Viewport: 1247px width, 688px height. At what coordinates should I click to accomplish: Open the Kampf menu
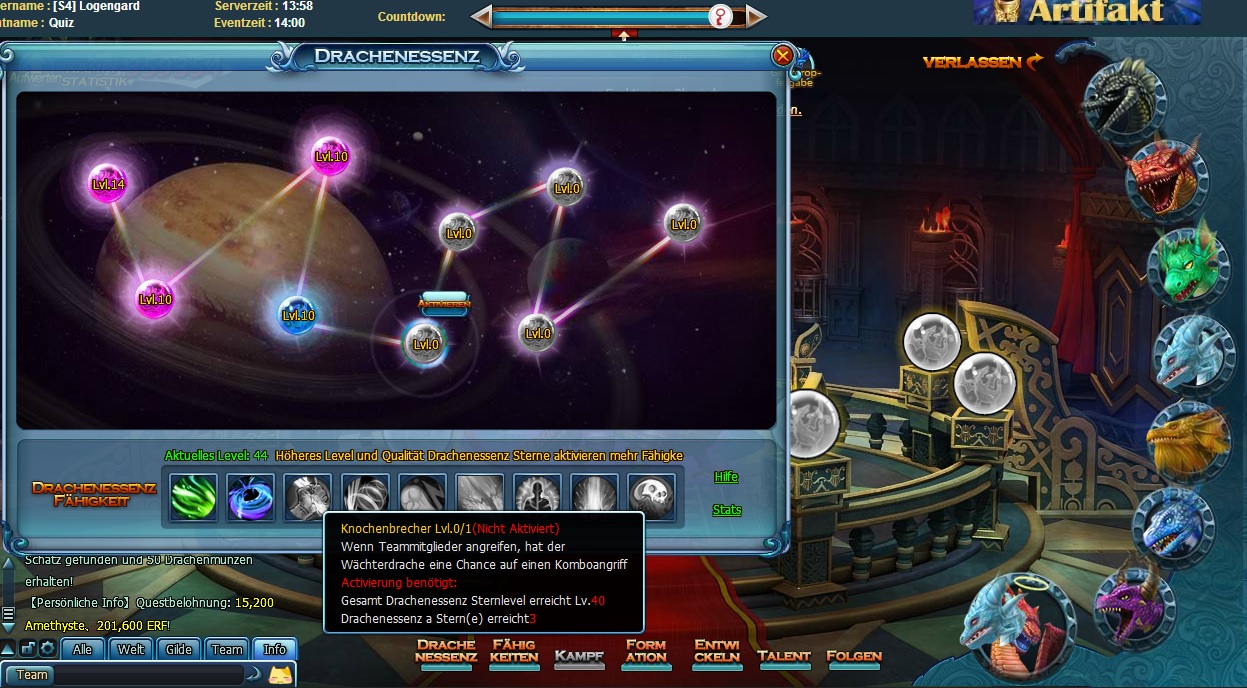click(x=579, y=657)
